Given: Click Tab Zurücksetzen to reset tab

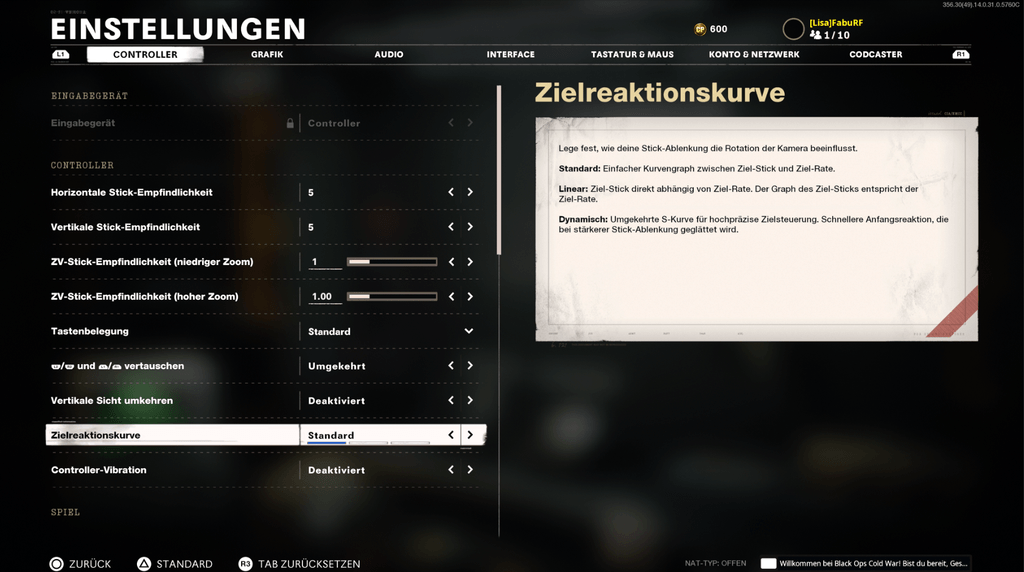Looking at the screenshot, I should click(x=299, y=564).
